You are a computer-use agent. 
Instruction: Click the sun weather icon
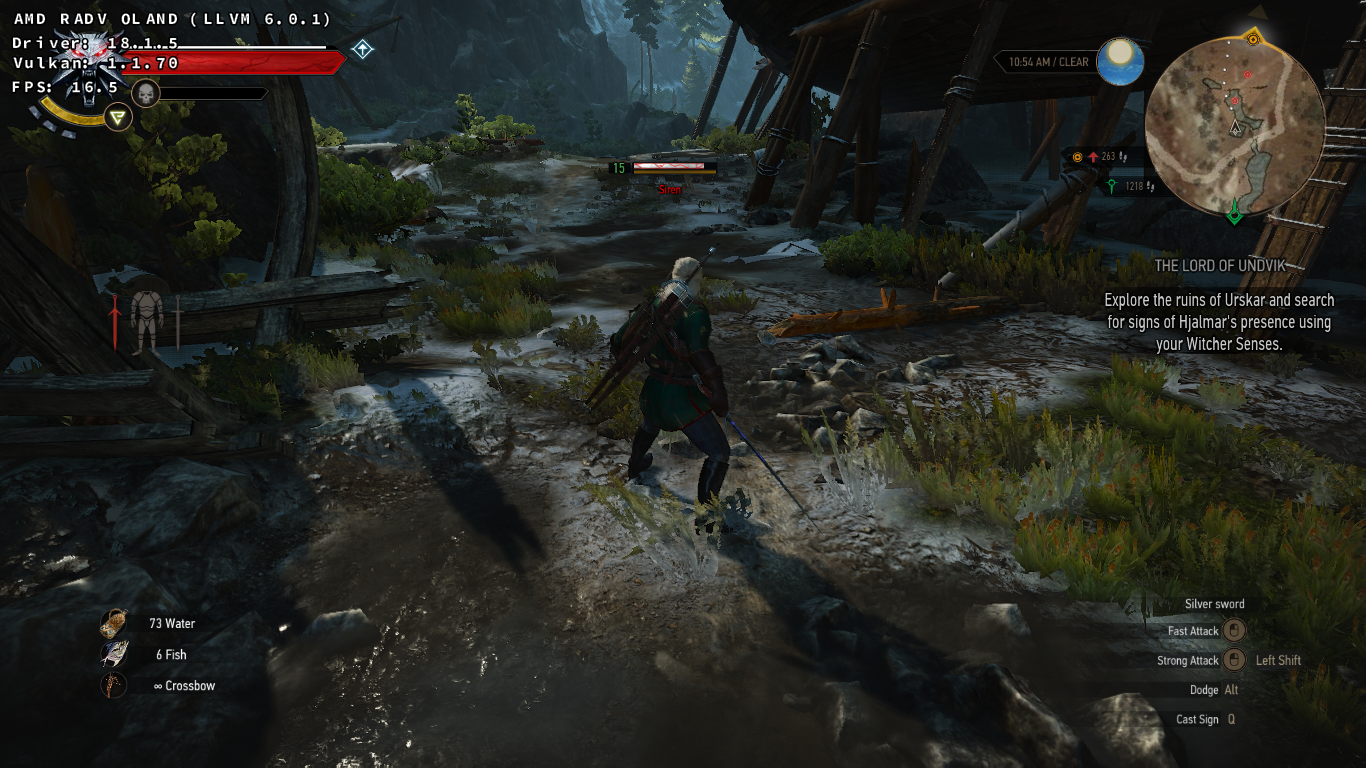click(x=1120, y=62)
